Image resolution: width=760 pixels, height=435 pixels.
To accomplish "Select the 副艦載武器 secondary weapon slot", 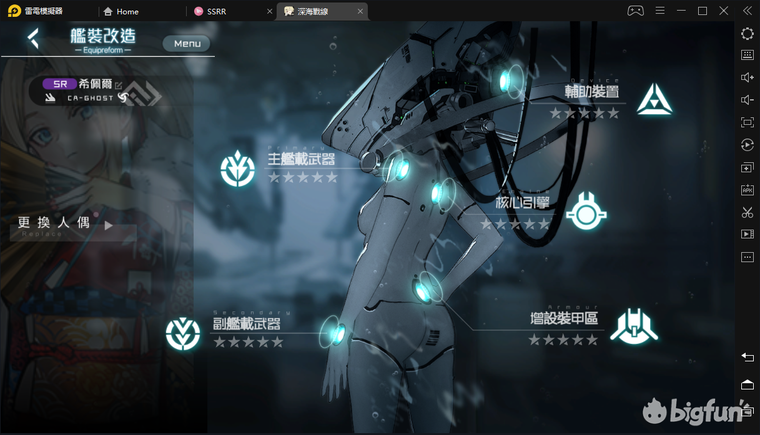I will (183, 331).
